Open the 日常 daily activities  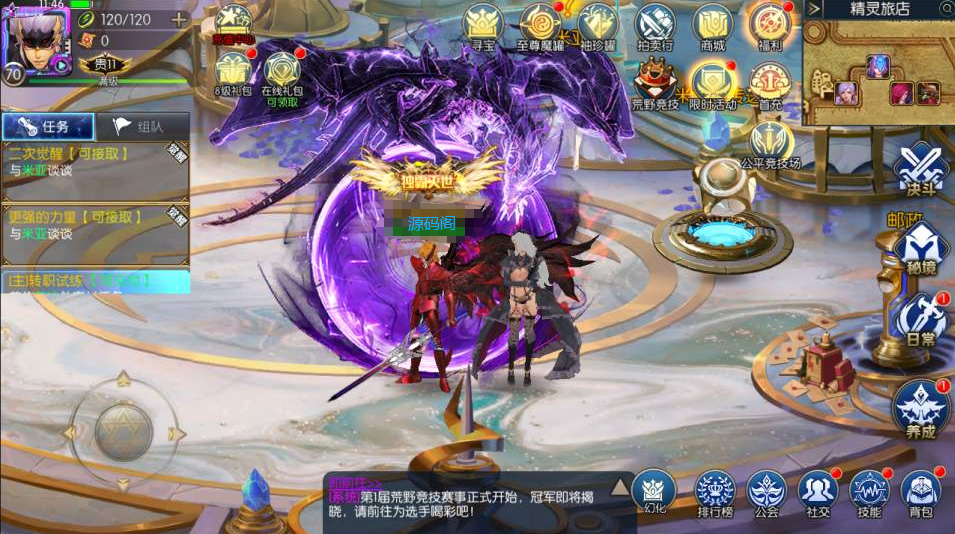pyautogui.click(x=920, y=320)
